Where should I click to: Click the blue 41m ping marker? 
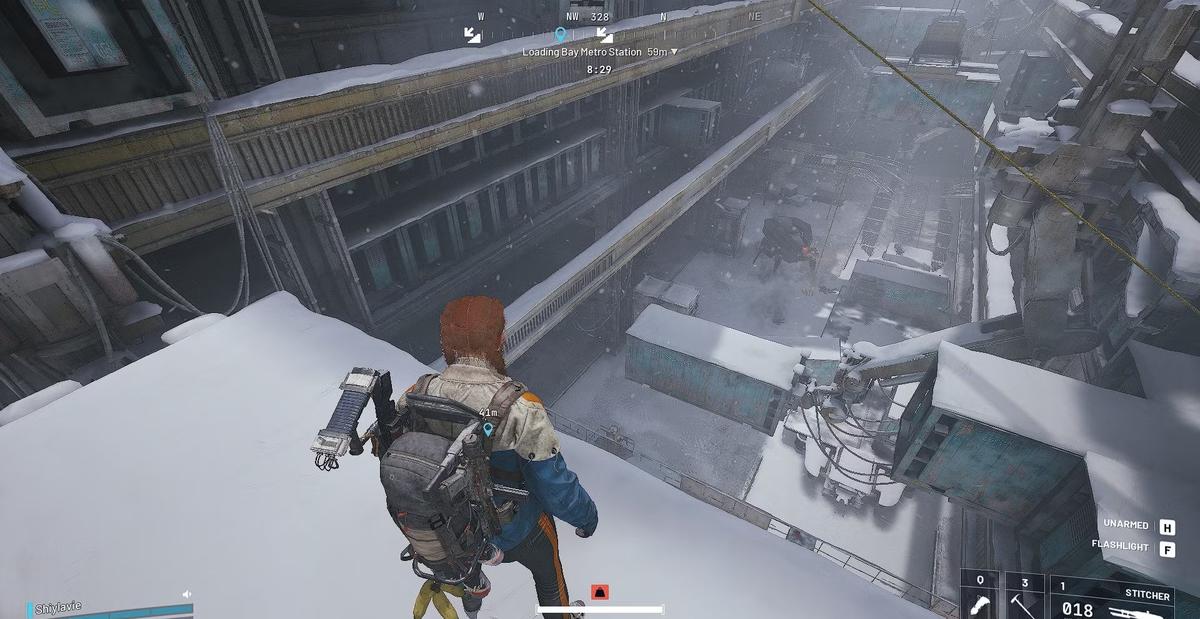[488, 429]
